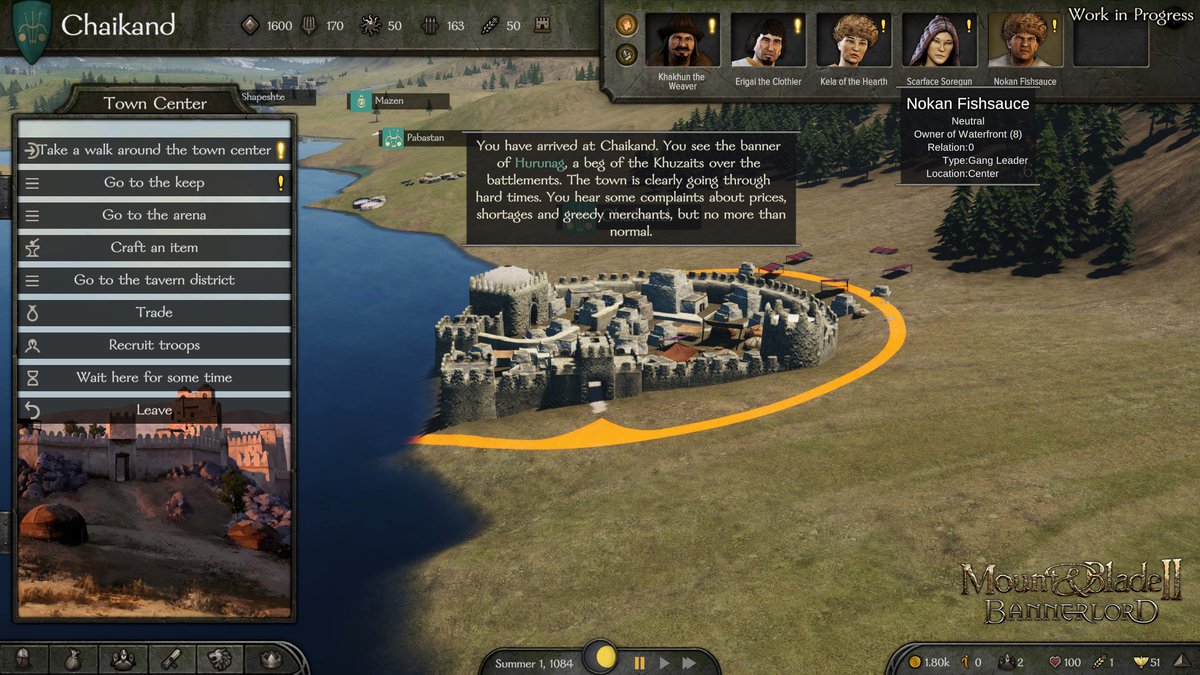This screenshot has width=1200, height=675.
Task: Select Craft an item option
Action: [x=154, y=248]
